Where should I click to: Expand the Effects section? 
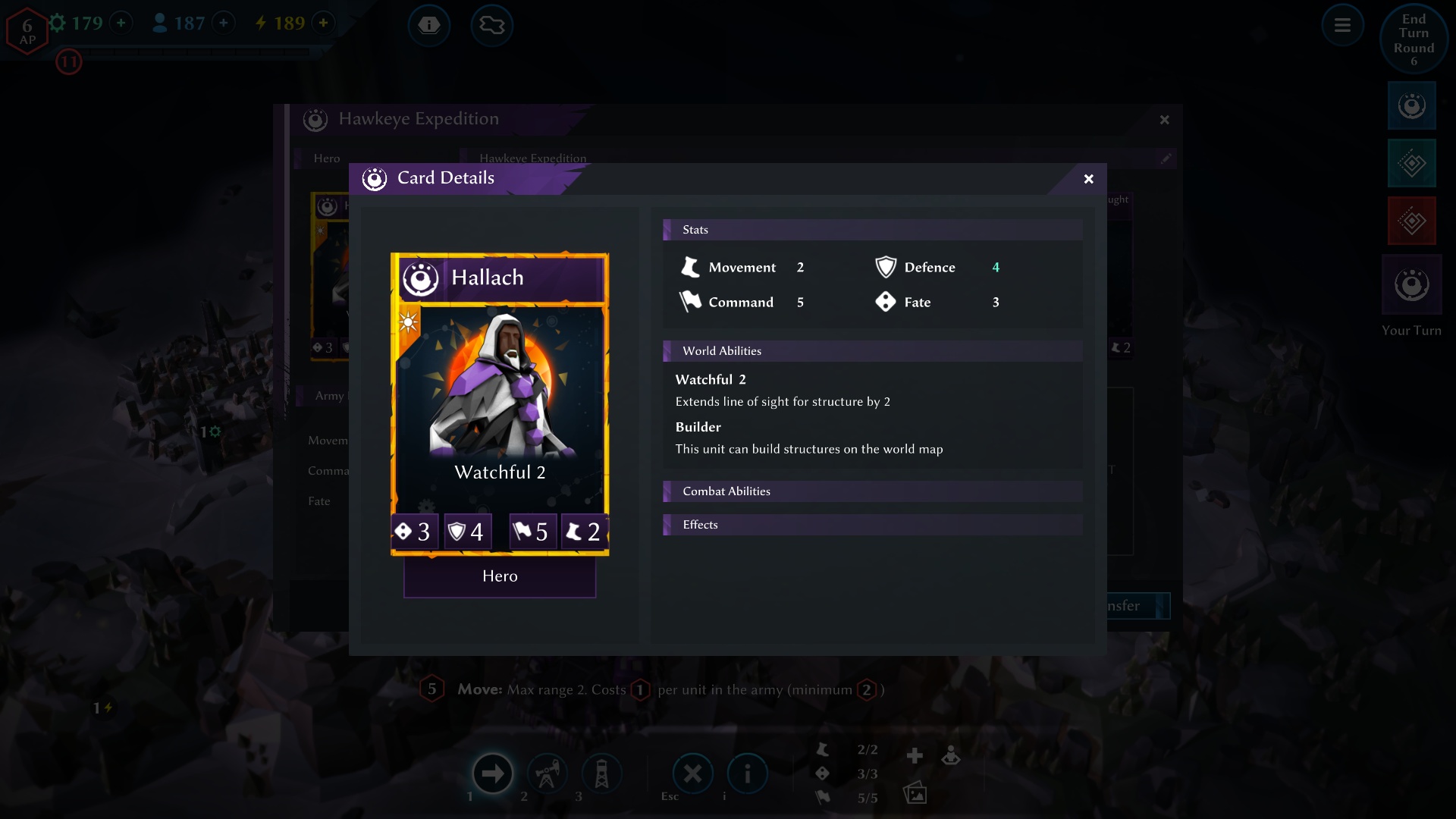872,525
